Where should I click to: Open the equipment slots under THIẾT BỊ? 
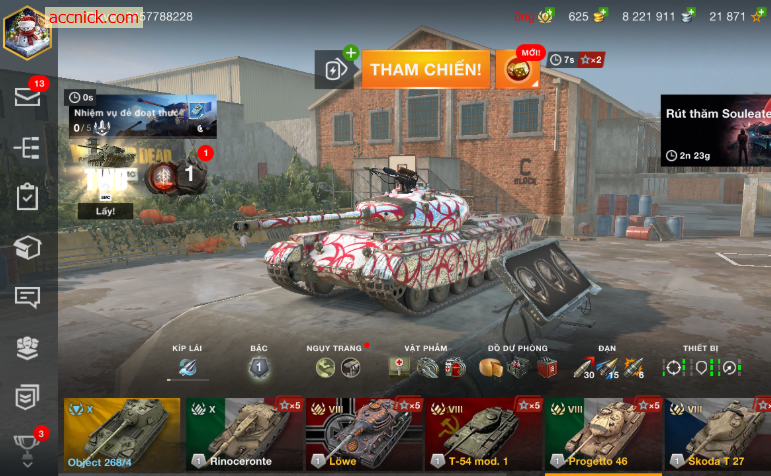point(701,367)
